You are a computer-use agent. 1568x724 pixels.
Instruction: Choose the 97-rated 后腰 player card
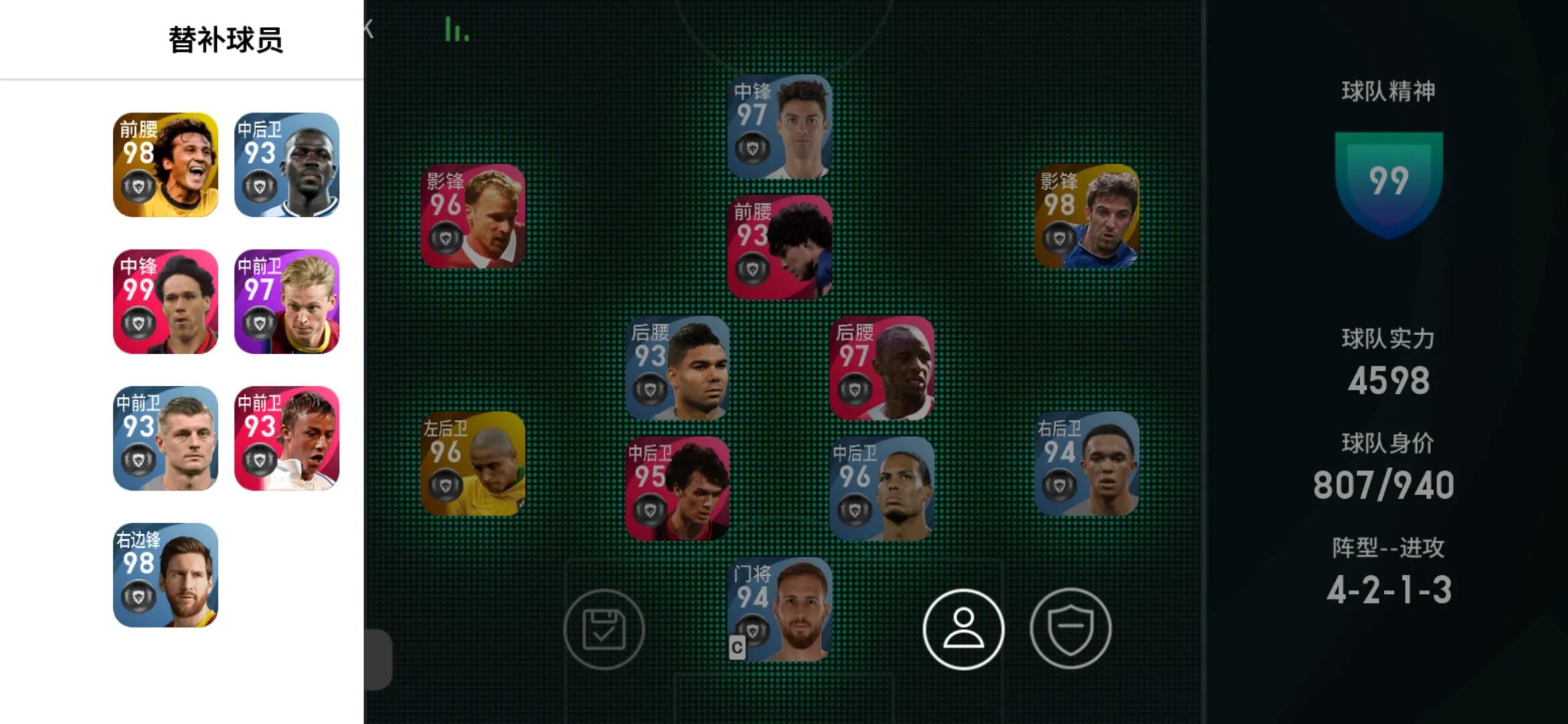click(x=881, y=368)
